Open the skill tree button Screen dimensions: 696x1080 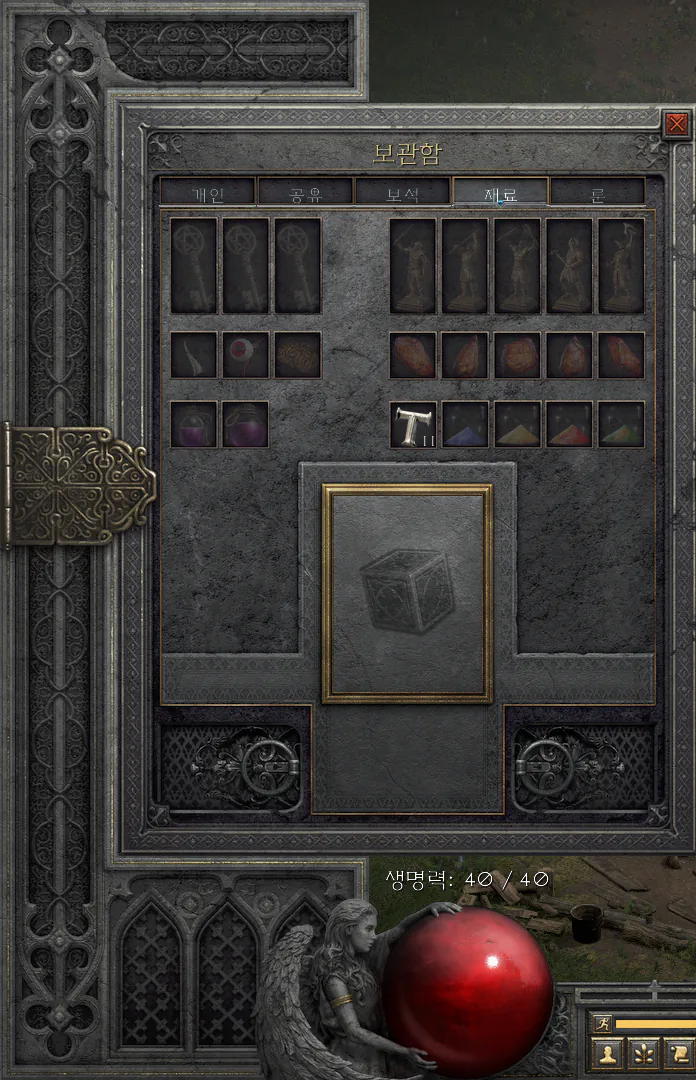[x=643, y=1053]
